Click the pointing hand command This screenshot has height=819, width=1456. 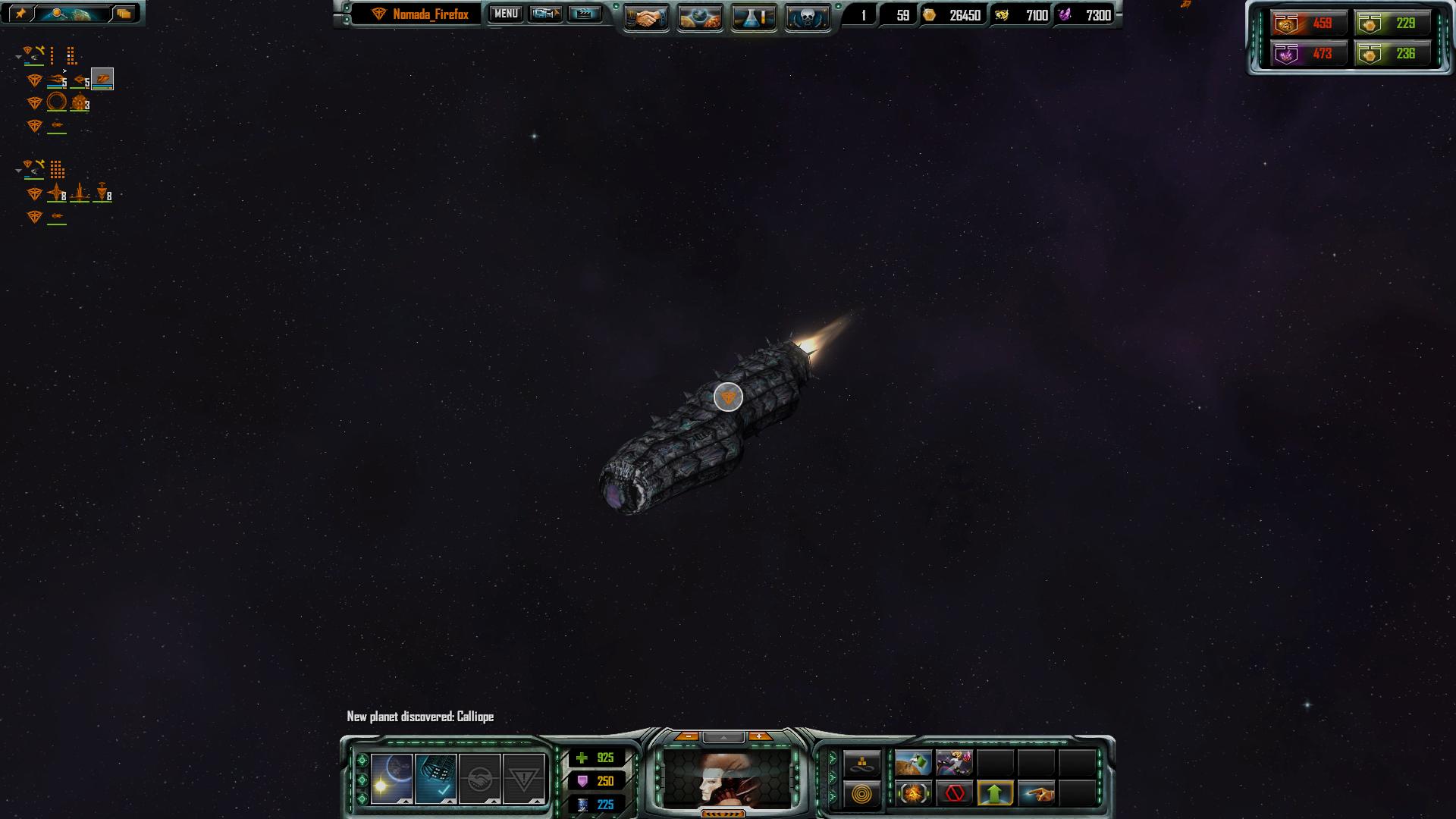click(1037, 794)
